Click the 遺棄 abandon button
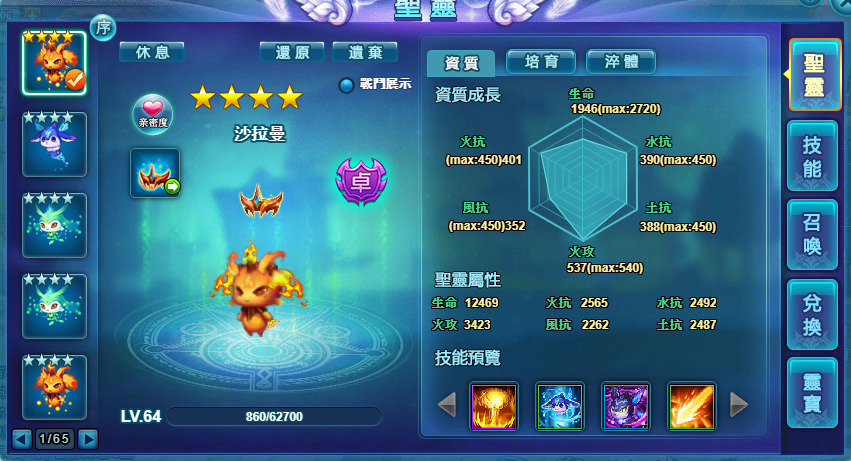The width and height of the screenshot is (851, 461). (365, 52)
